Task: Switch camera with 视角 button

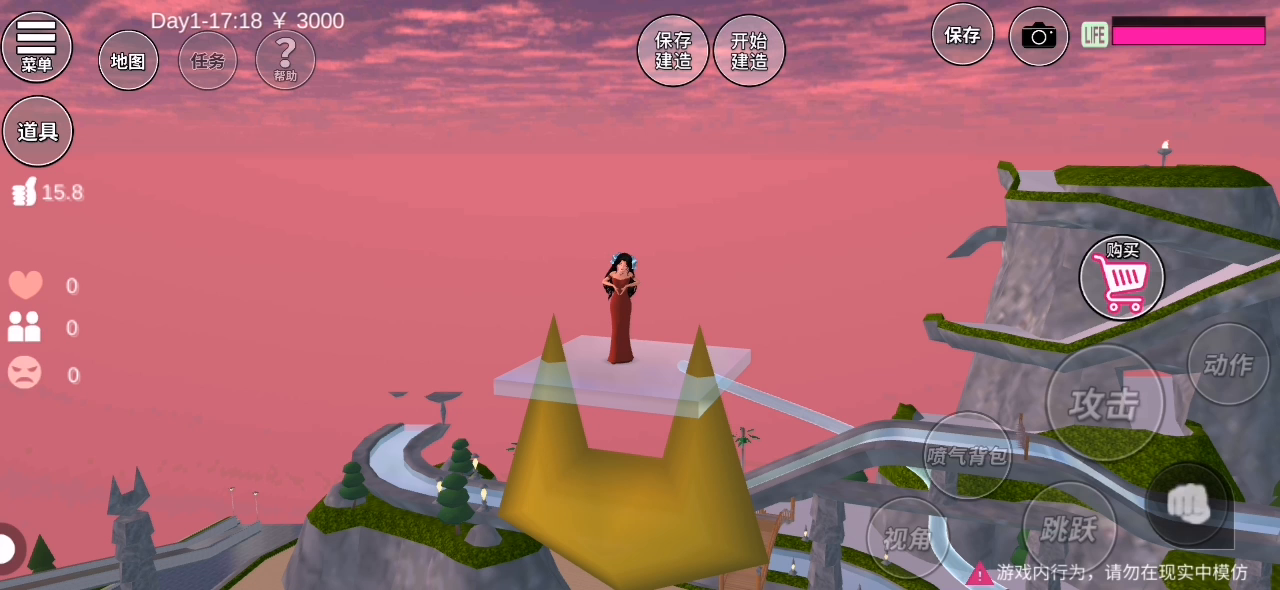Action: [907, 538]
